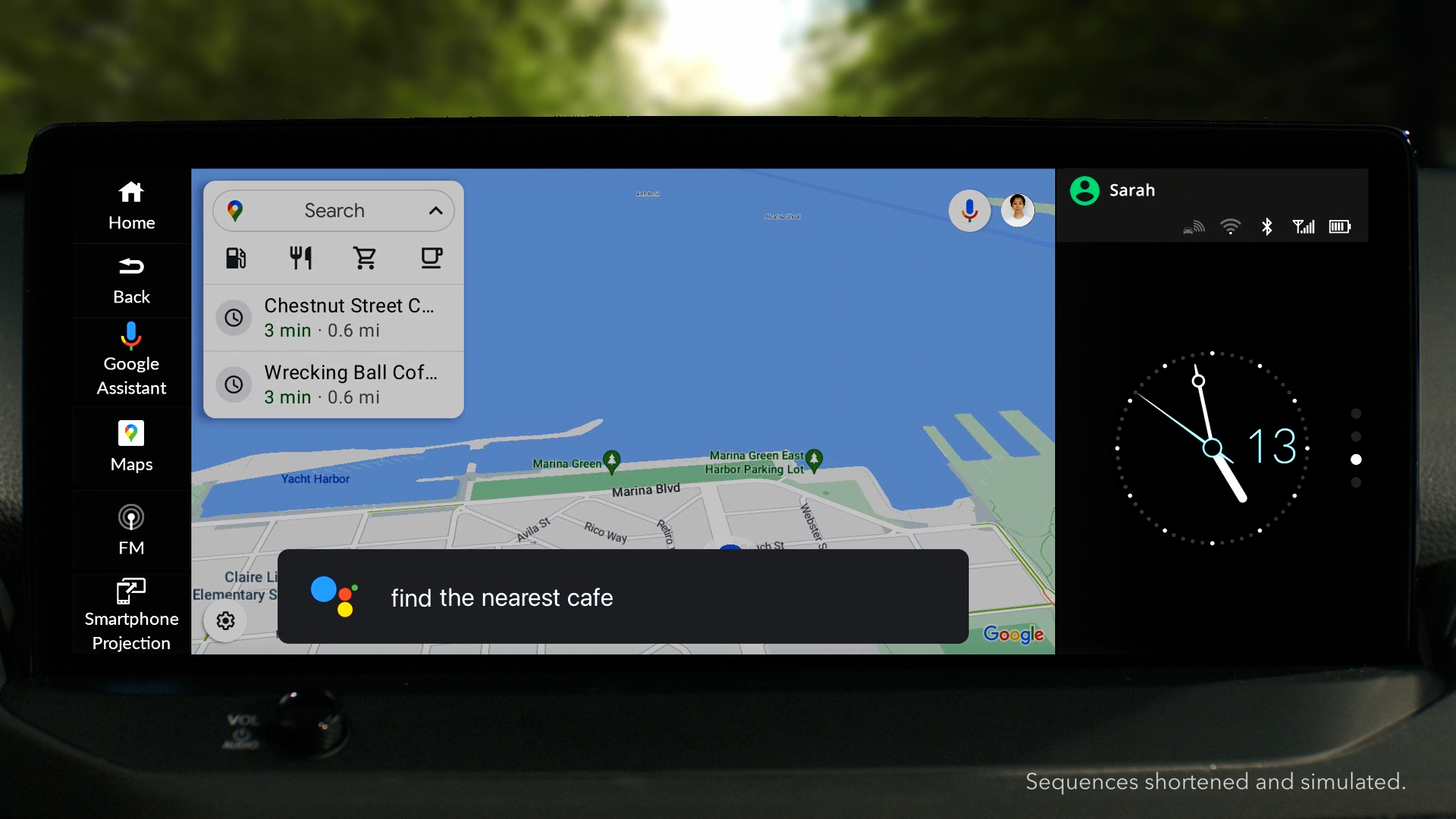The width and height of the screenshot is (1456, 819).
Task: Tap the Bluetooth status icon
Action: click(1266, 226)
